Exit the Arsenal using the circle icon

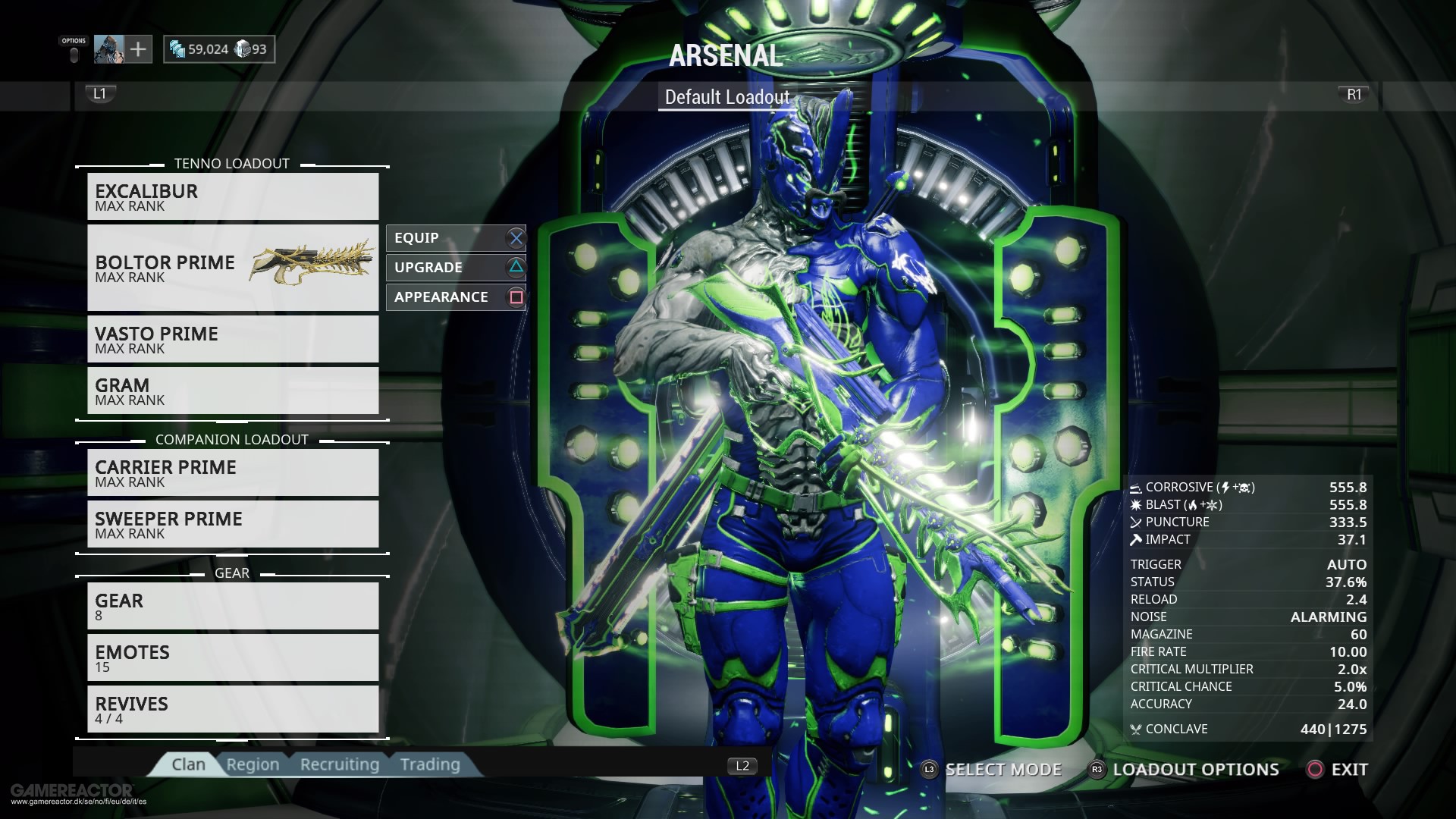1314,769
